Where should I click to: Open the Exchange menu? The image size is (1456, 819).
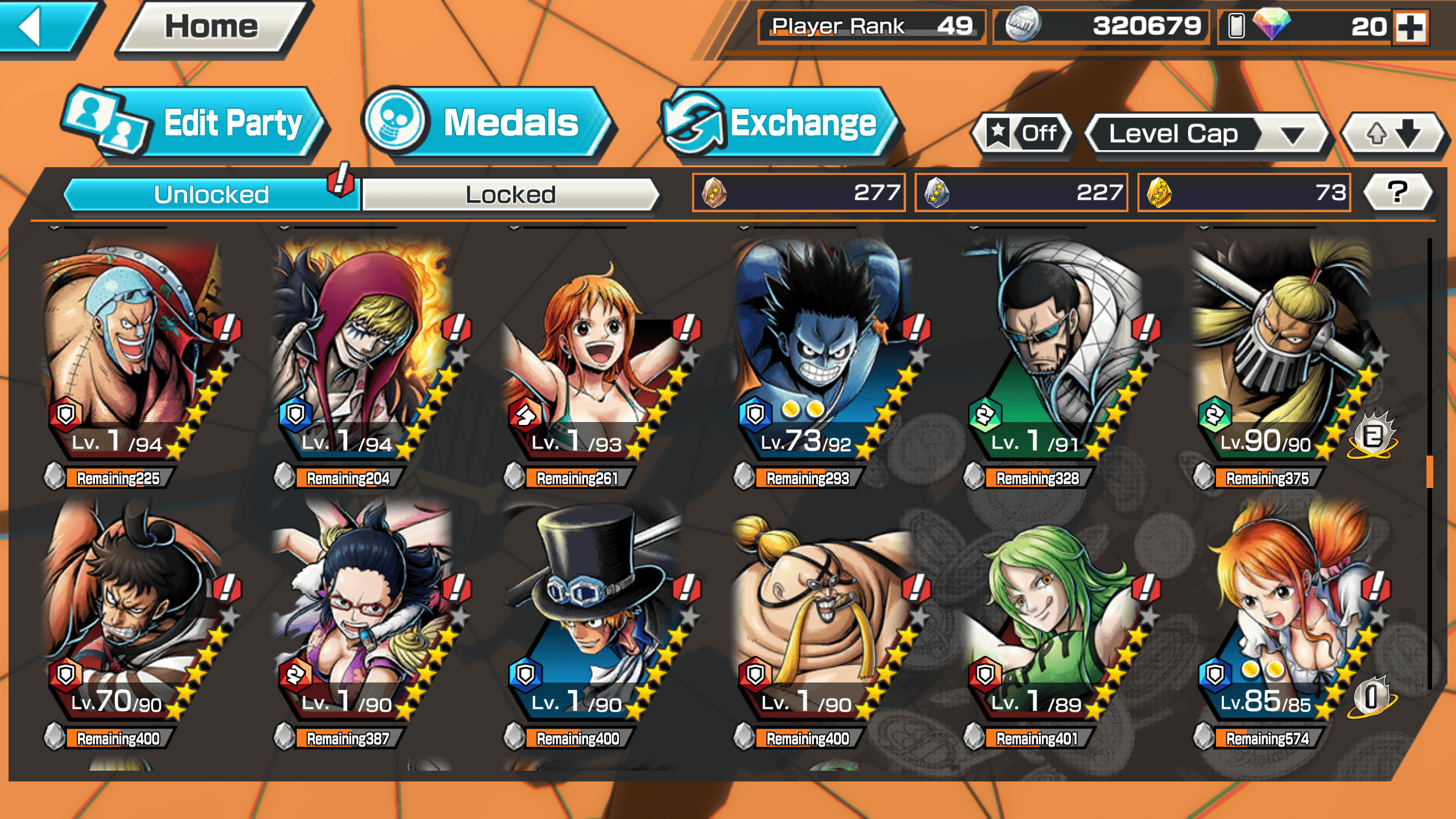tap(779, 123)
